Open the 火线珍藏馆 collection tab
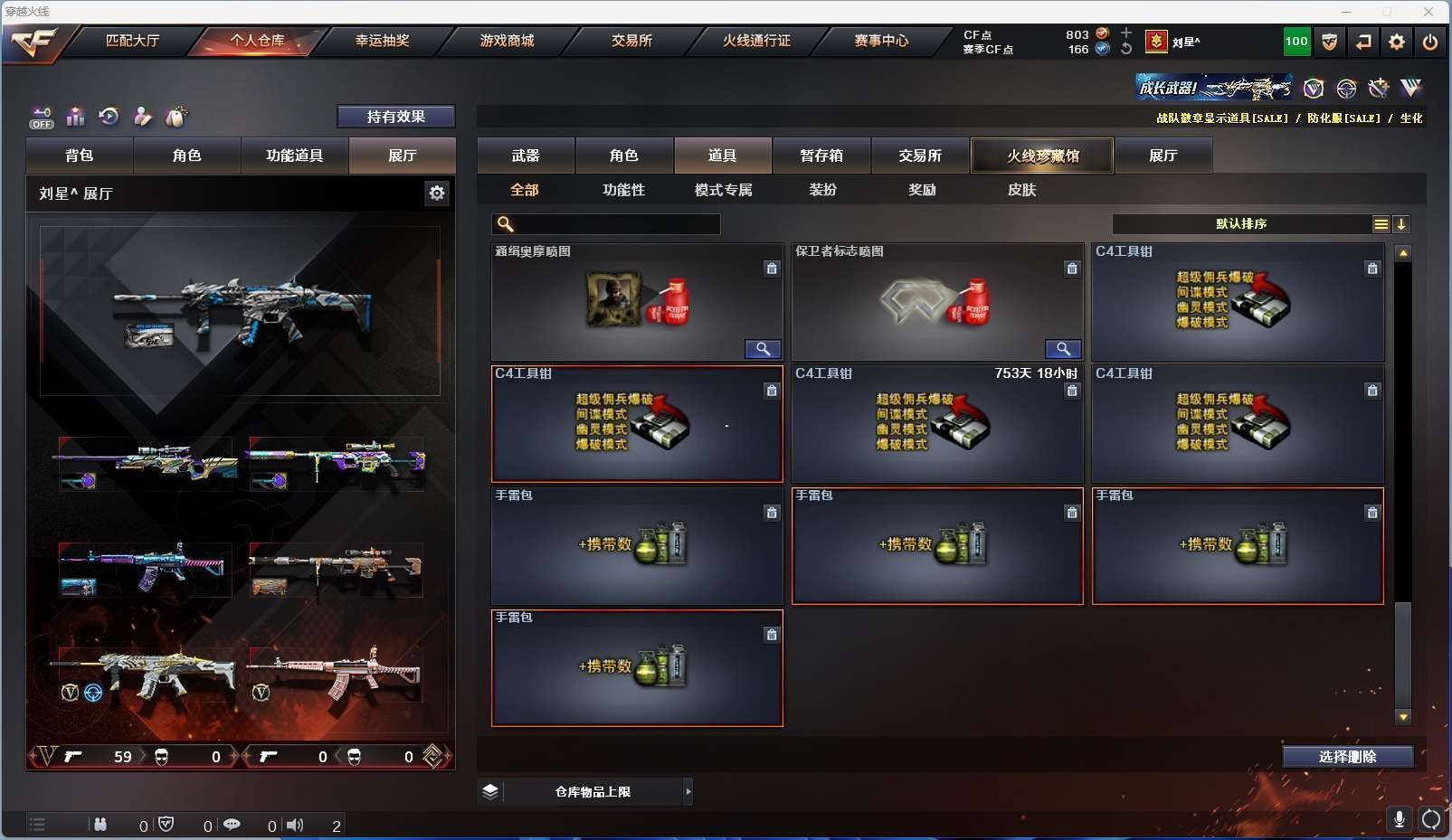The image size is (1452, 840). 1042,156
